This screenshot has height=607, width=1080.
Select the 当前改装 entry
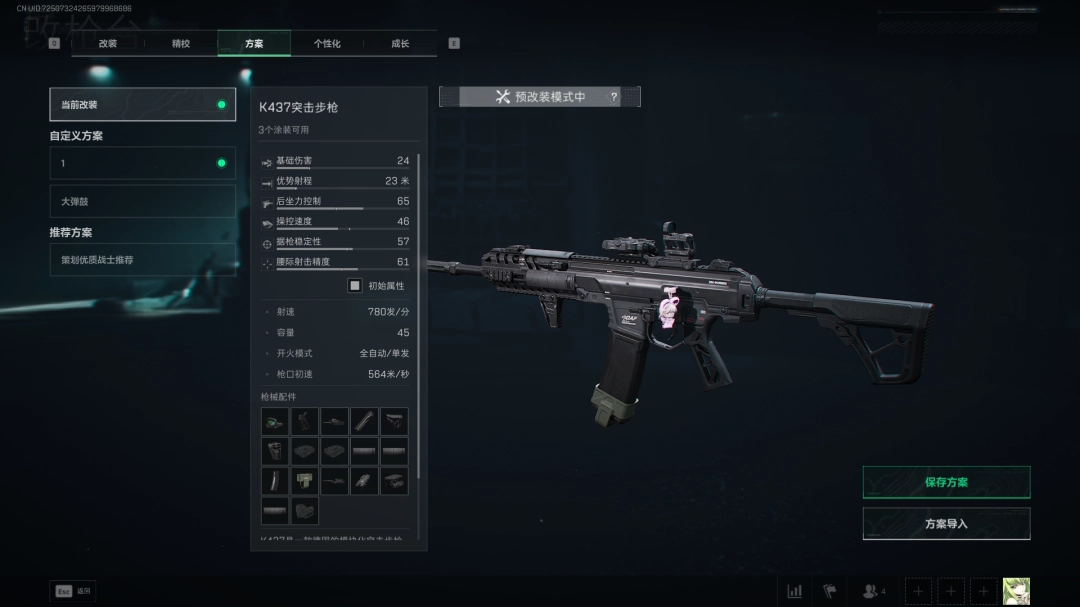(143, 105)
